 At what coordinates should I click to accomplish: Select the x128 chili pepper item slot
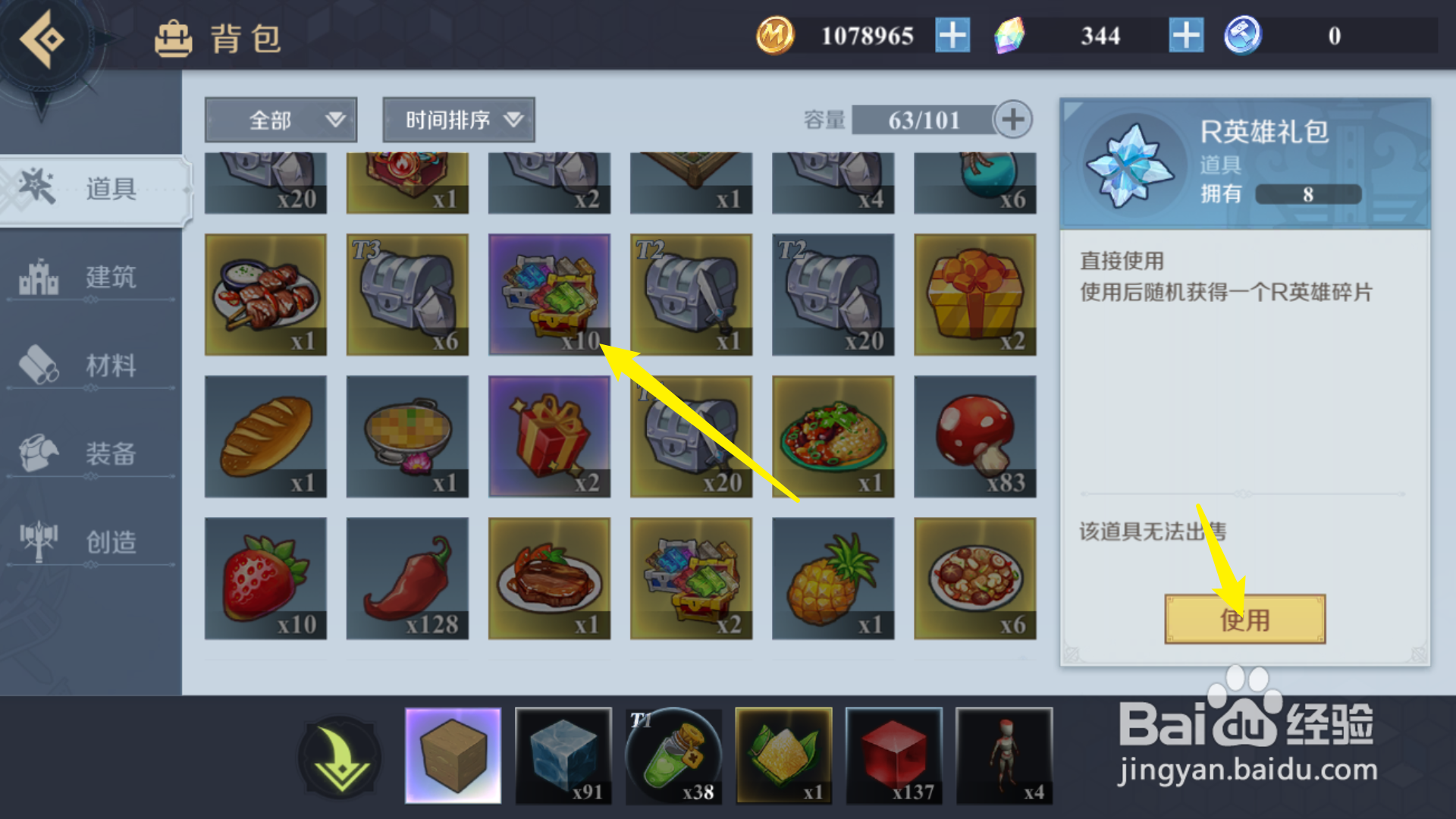click(407, 578)
